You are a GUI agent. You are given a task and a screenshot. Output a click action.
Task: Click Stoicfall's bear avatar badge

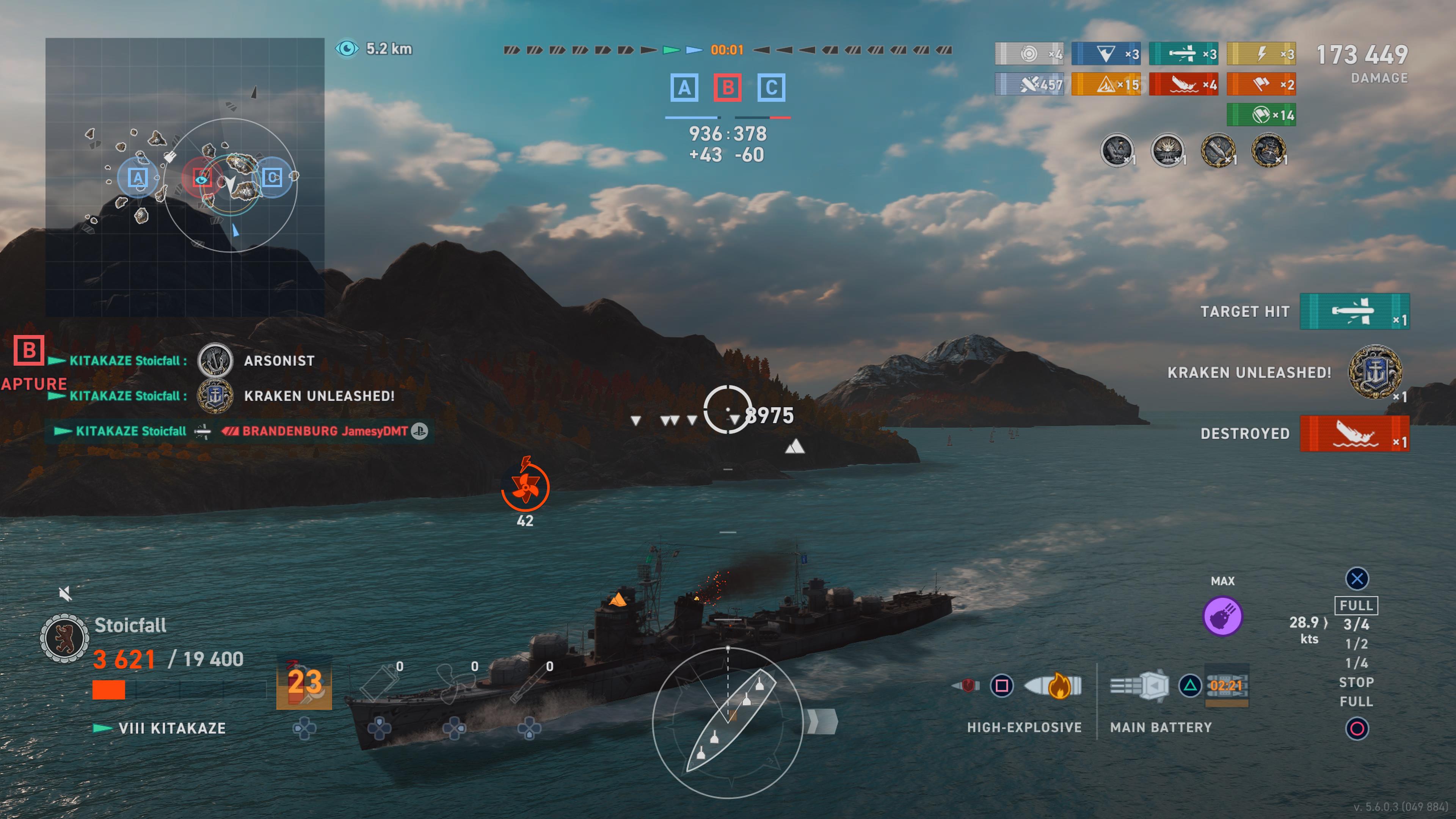64,638
